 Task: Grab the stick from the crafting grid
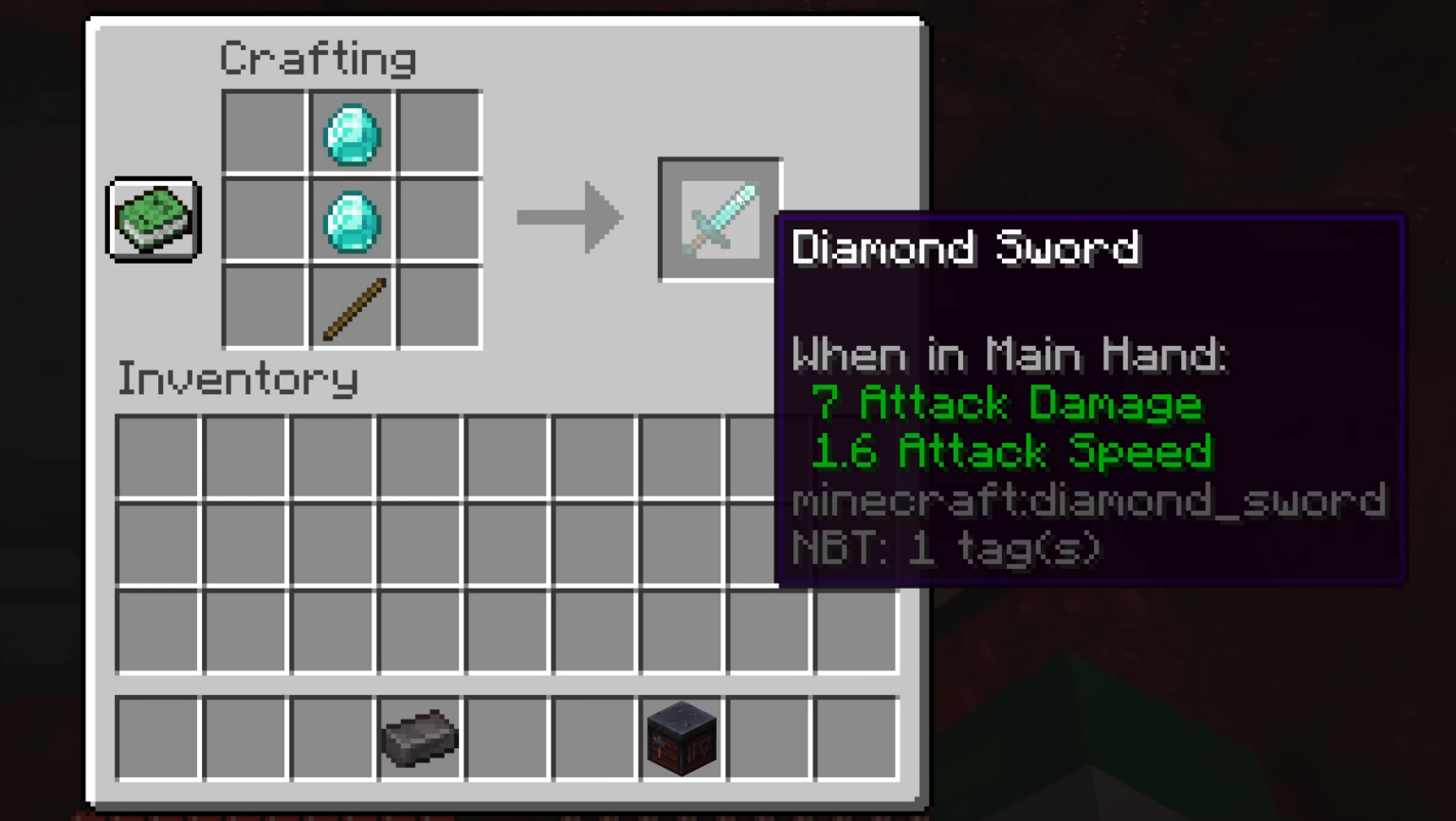click(x=351, y=307)
